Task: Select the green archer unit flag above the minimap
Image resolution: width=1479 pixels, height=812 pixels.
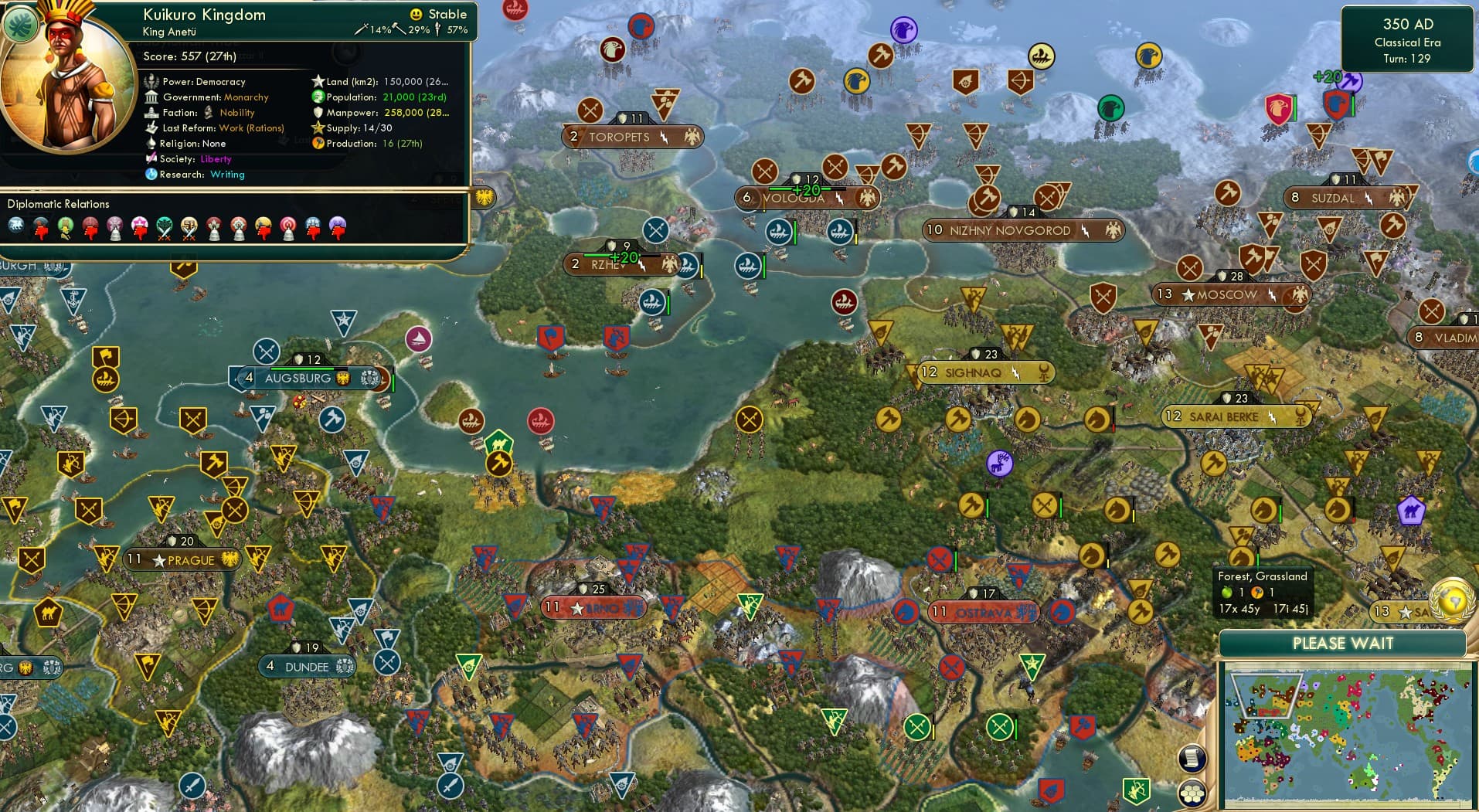Action: [x=1136, y=791]
